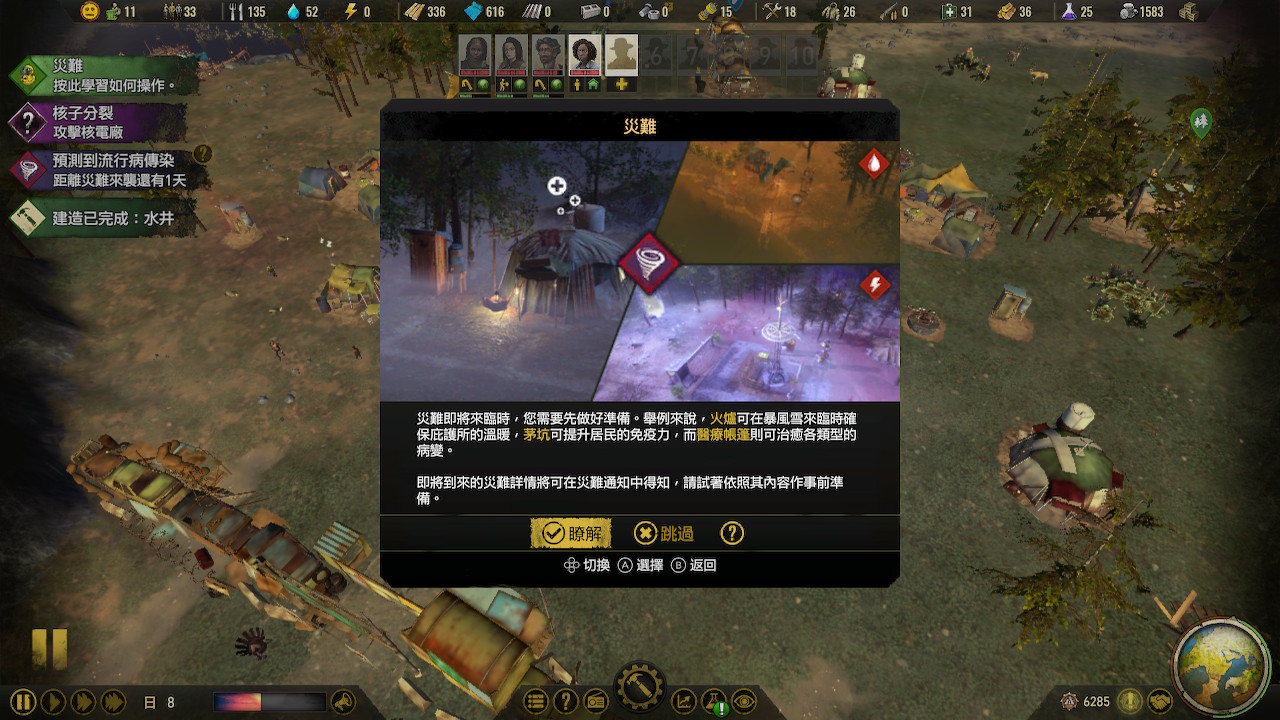Click the 瞭解 confirm button
The height and width of the screenshot is (720, 1280).
point(571,533)
